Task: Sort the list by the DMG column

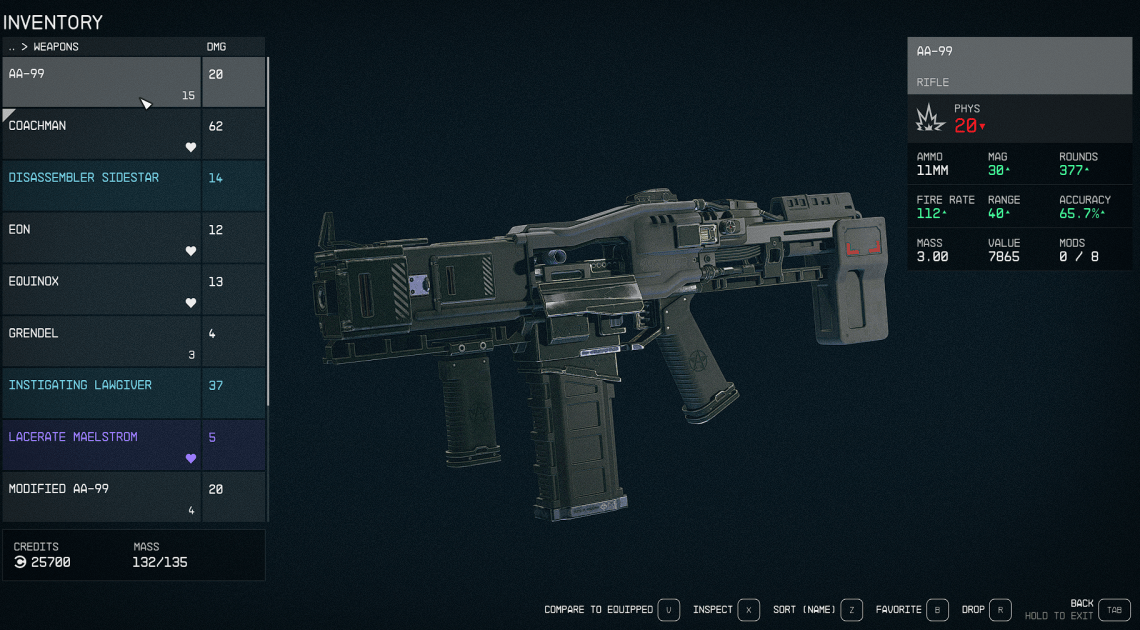Action: pos(216,47)
